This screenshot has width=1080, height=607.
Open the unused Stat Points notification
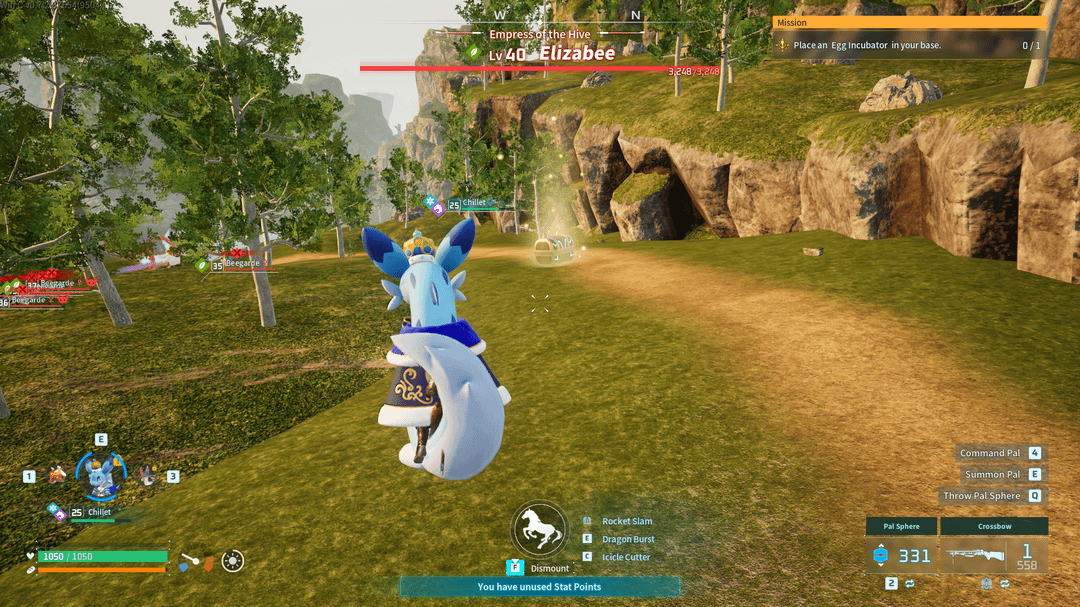click(x=539, y=587)
